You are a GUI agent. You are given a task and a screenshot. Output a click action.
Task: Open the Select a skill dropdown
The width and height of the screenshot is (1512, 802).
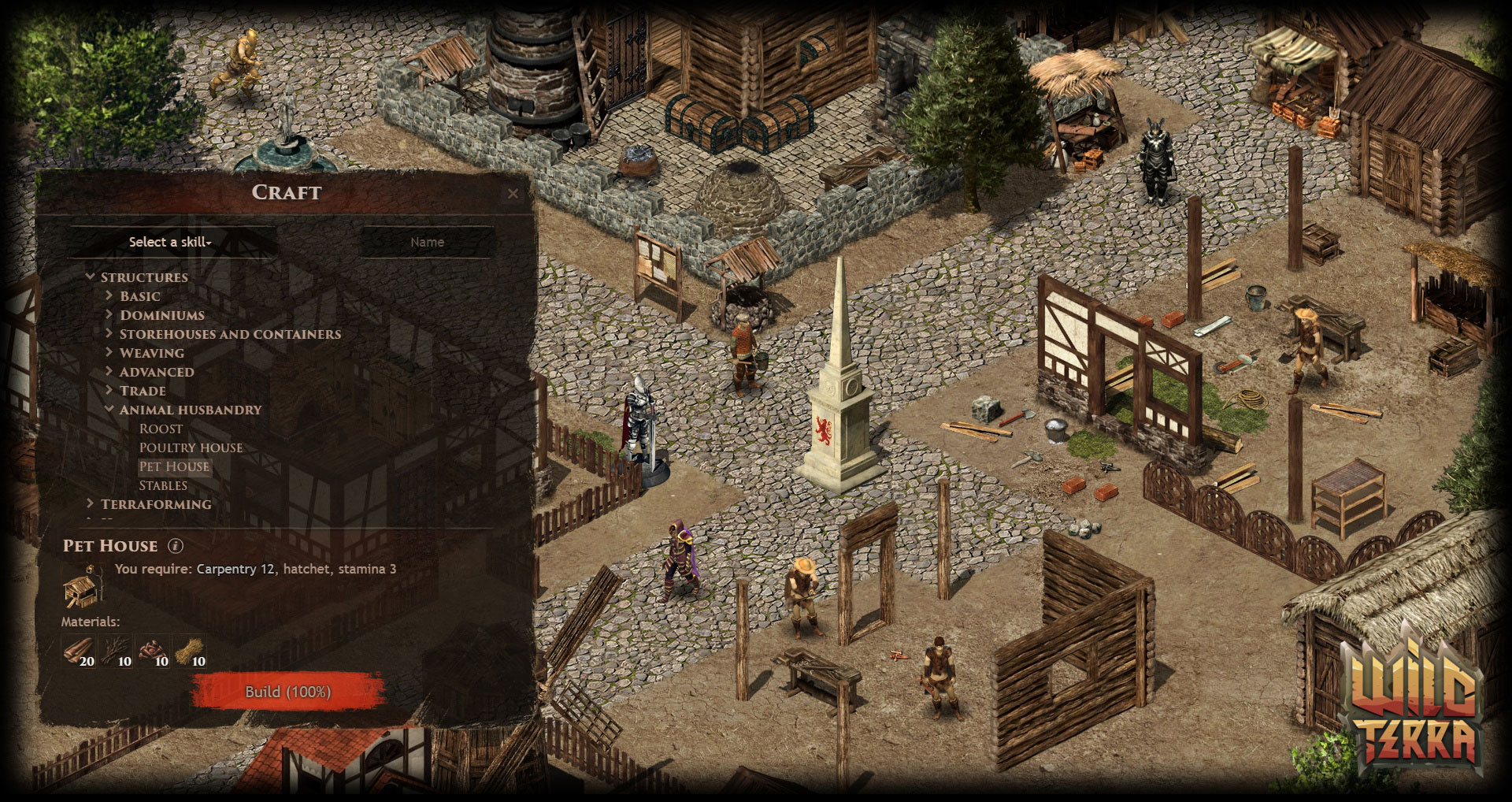171,242
